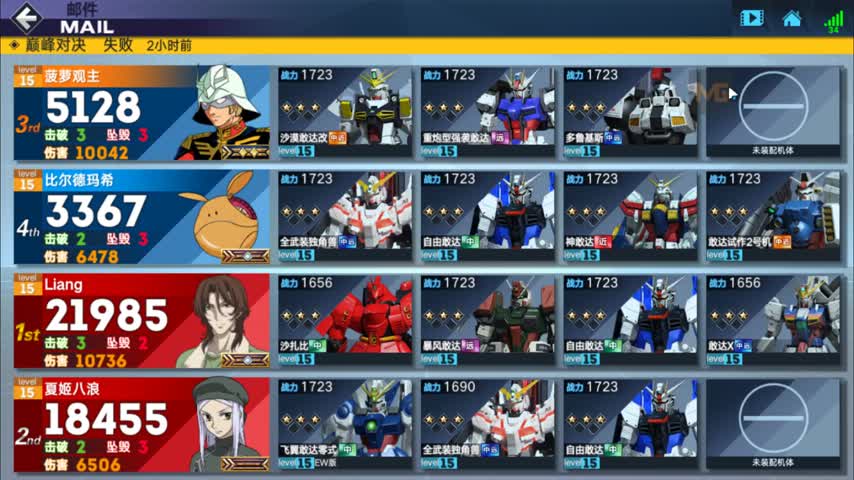Viewport: 854px width, 480px height.
Task: View the 重炮型强袭敢达 mech card
Action: tap(488, 112)
